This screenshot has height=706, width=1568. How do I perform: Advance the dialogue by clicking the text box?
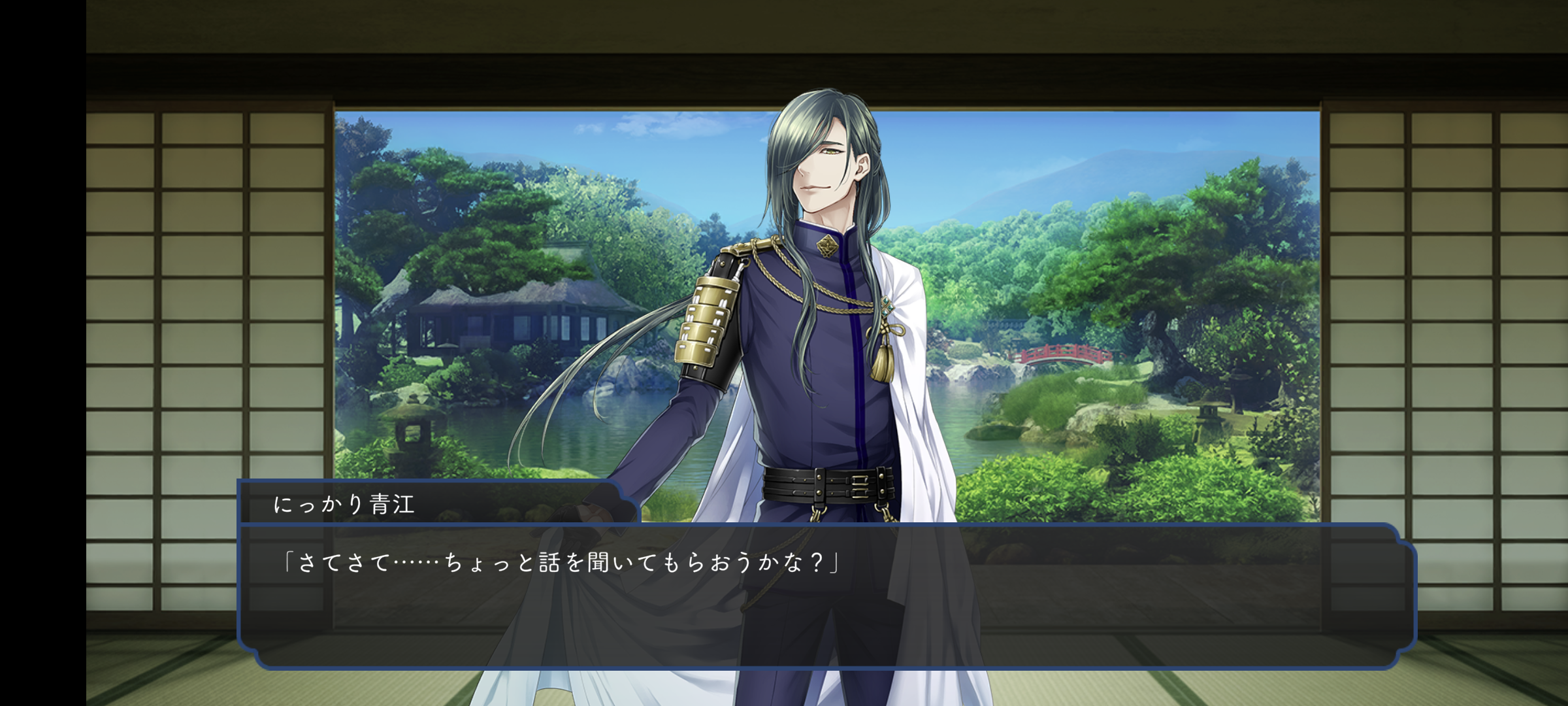pyautogui.click(x=826, y=595)
